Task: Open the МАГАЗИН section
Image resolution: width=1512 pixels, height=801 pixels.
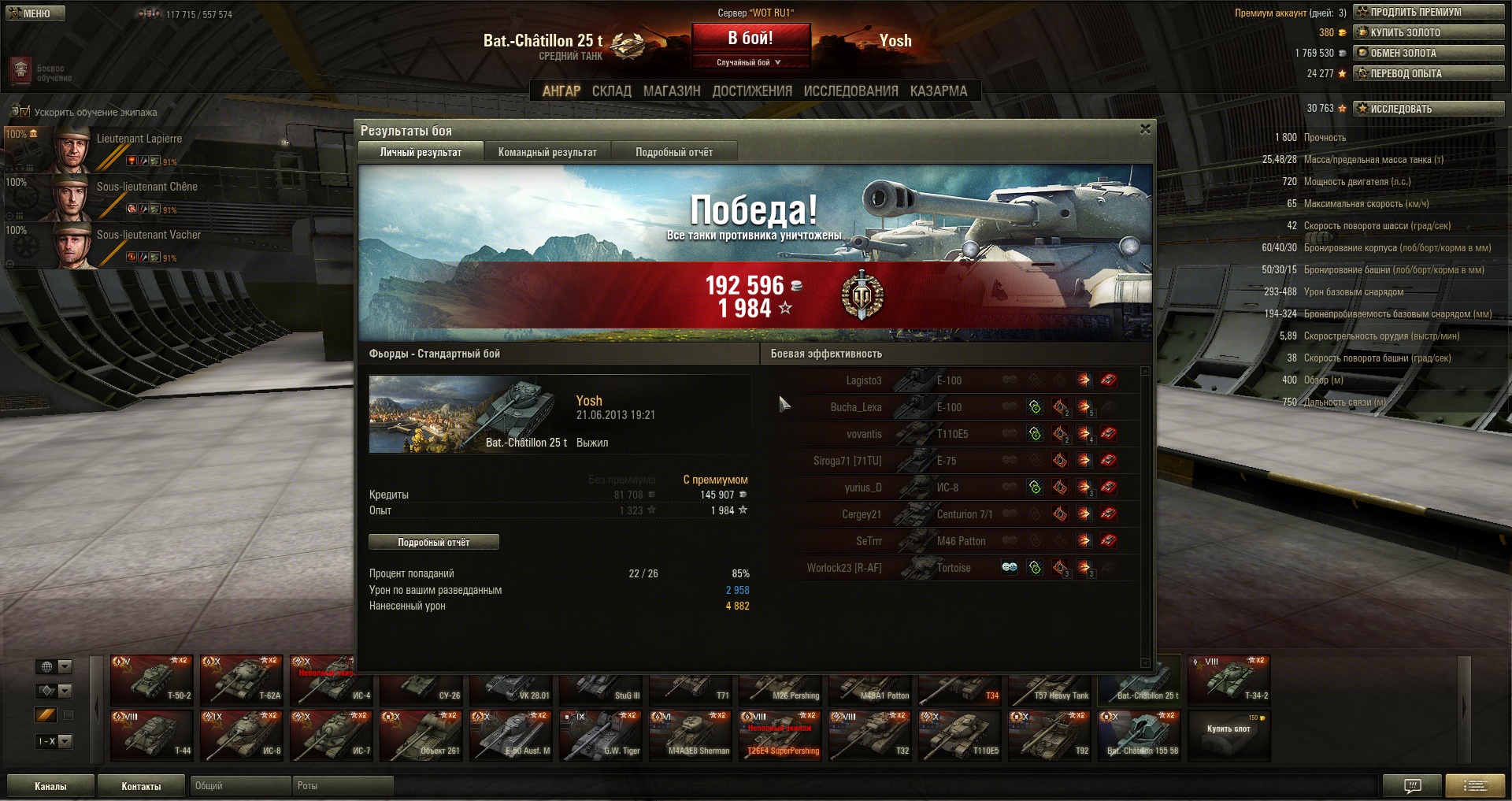Action: pos(671,91)
